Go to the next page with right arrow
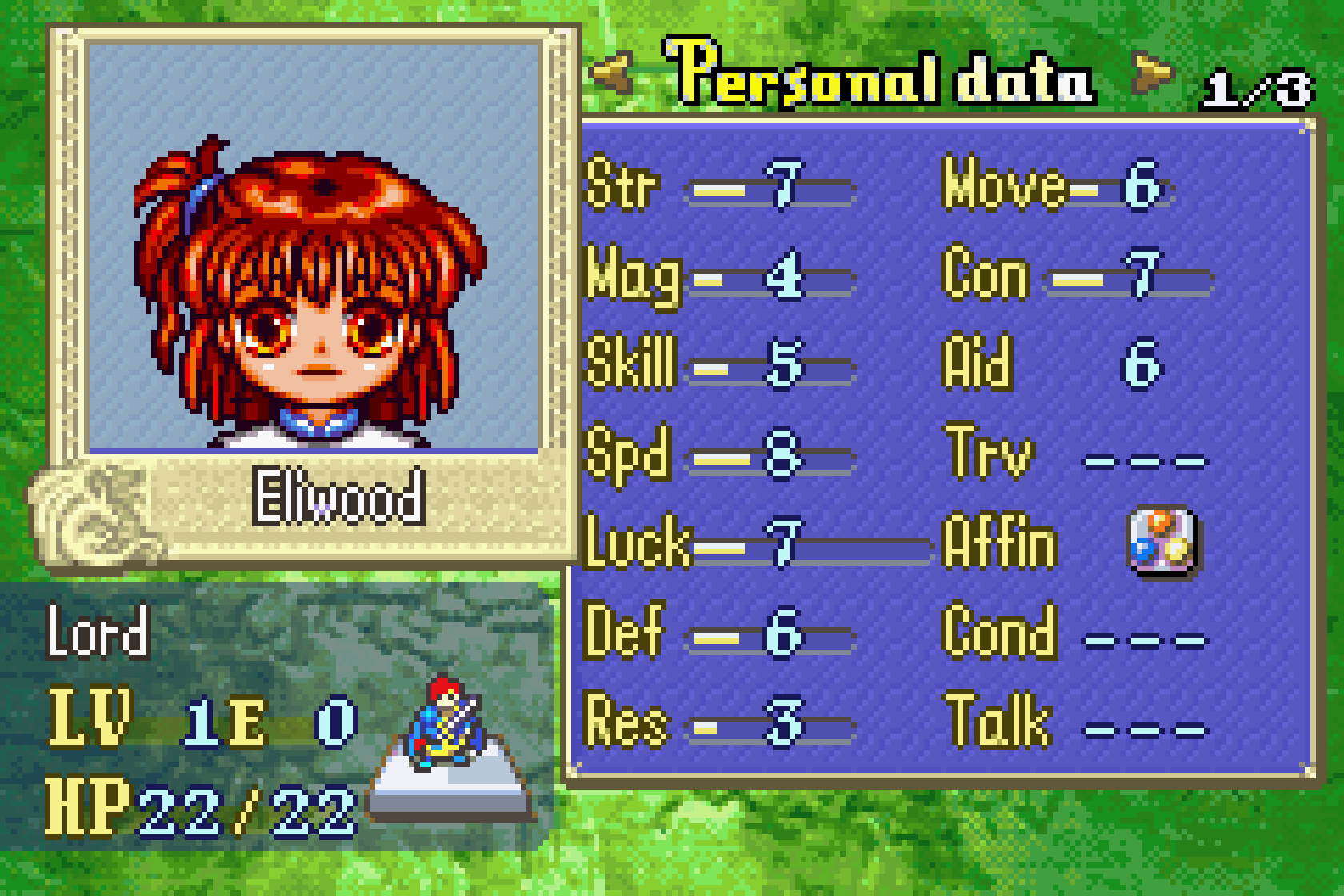The image size is (1344, 896). click(1152, 72)
